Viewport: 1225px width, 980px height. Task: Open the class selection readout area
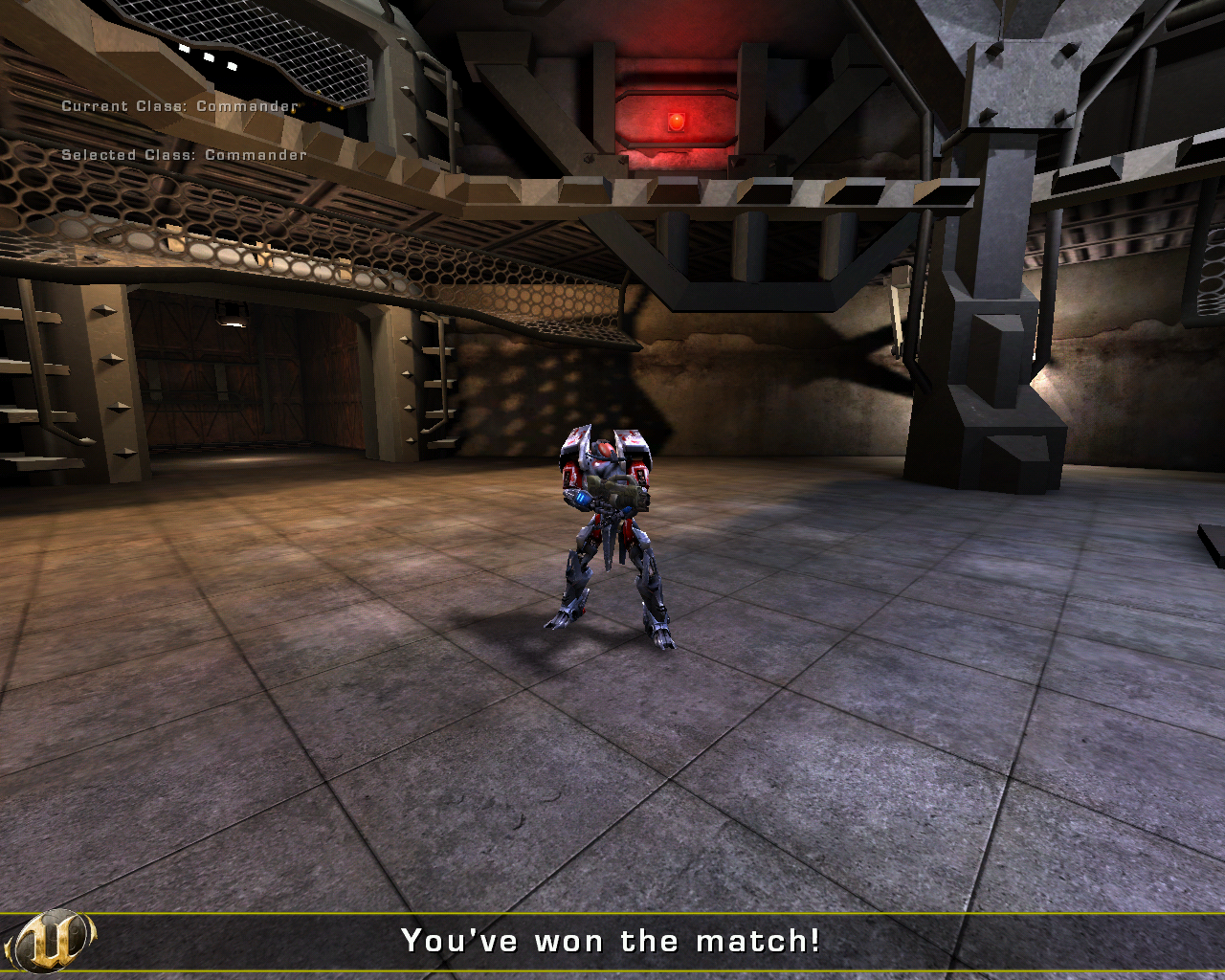point(182,129)
